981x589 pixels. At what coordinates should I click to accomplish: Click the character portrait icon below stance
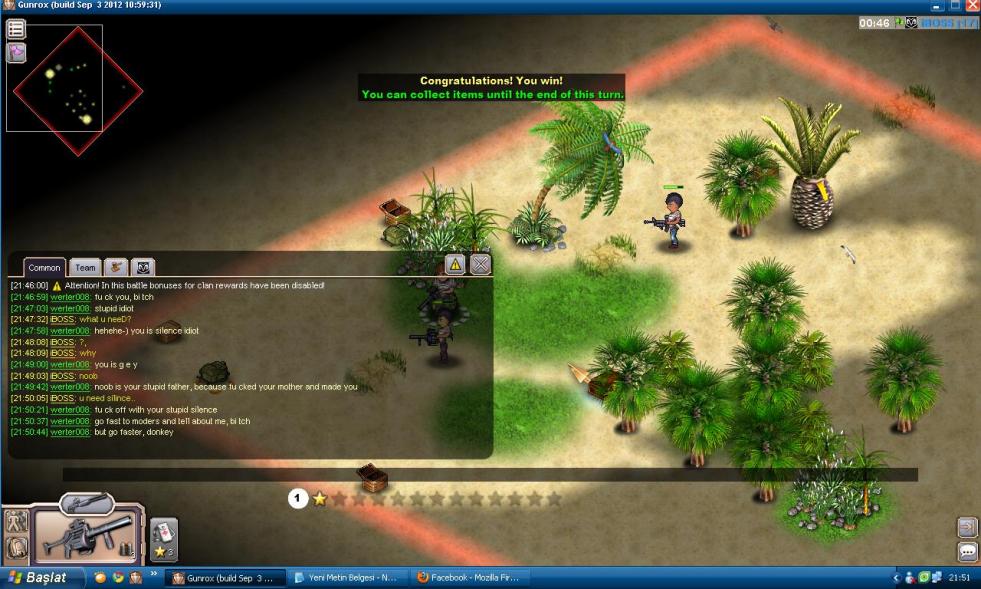pyautogui.click(x=16, y=548)
